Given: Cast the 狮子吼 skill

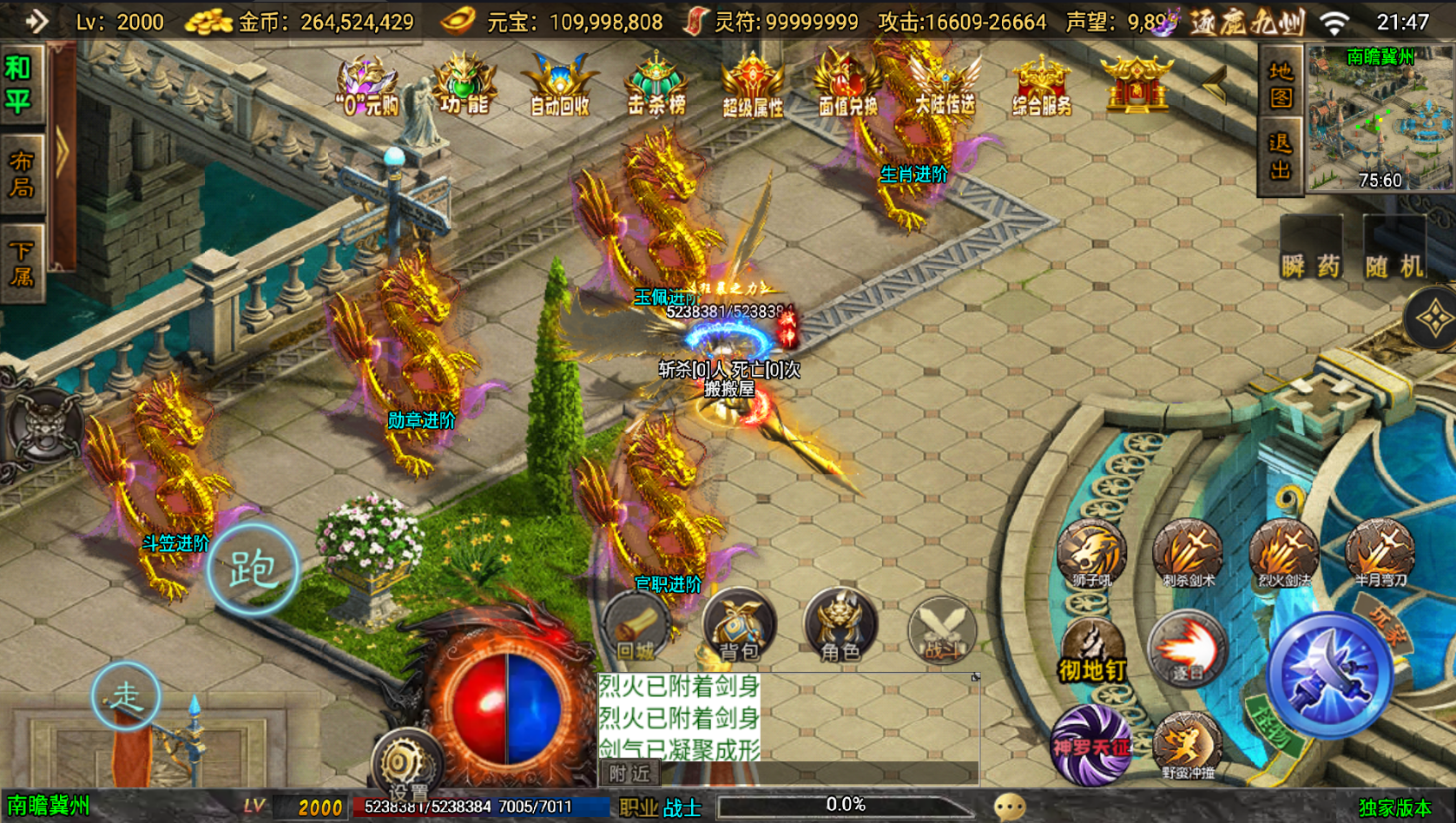Looking at the screenshot, I should pos(1093,551).
